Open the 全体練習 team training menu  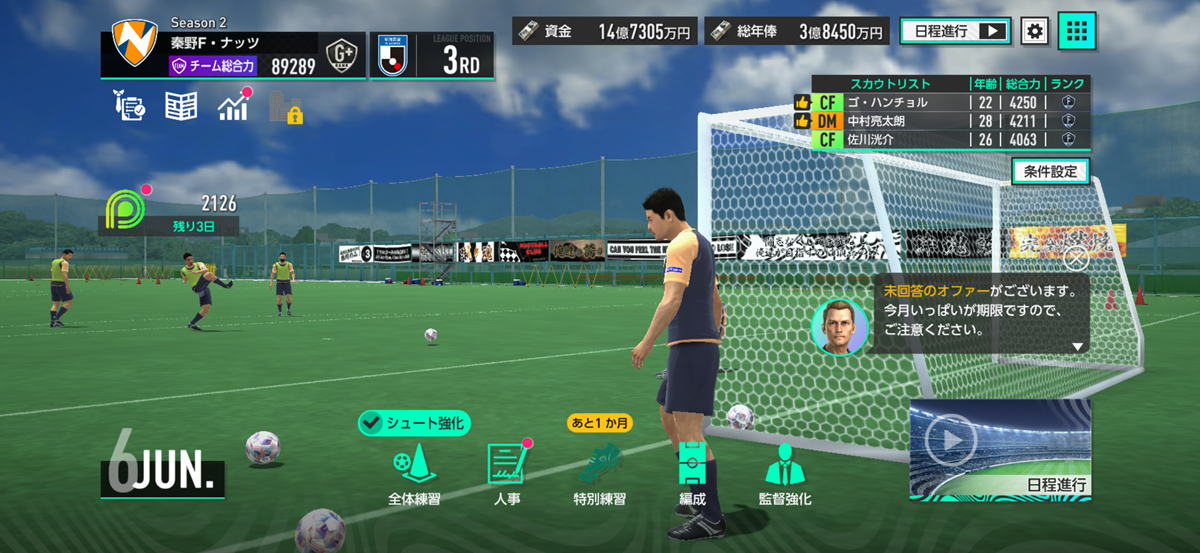413,470
